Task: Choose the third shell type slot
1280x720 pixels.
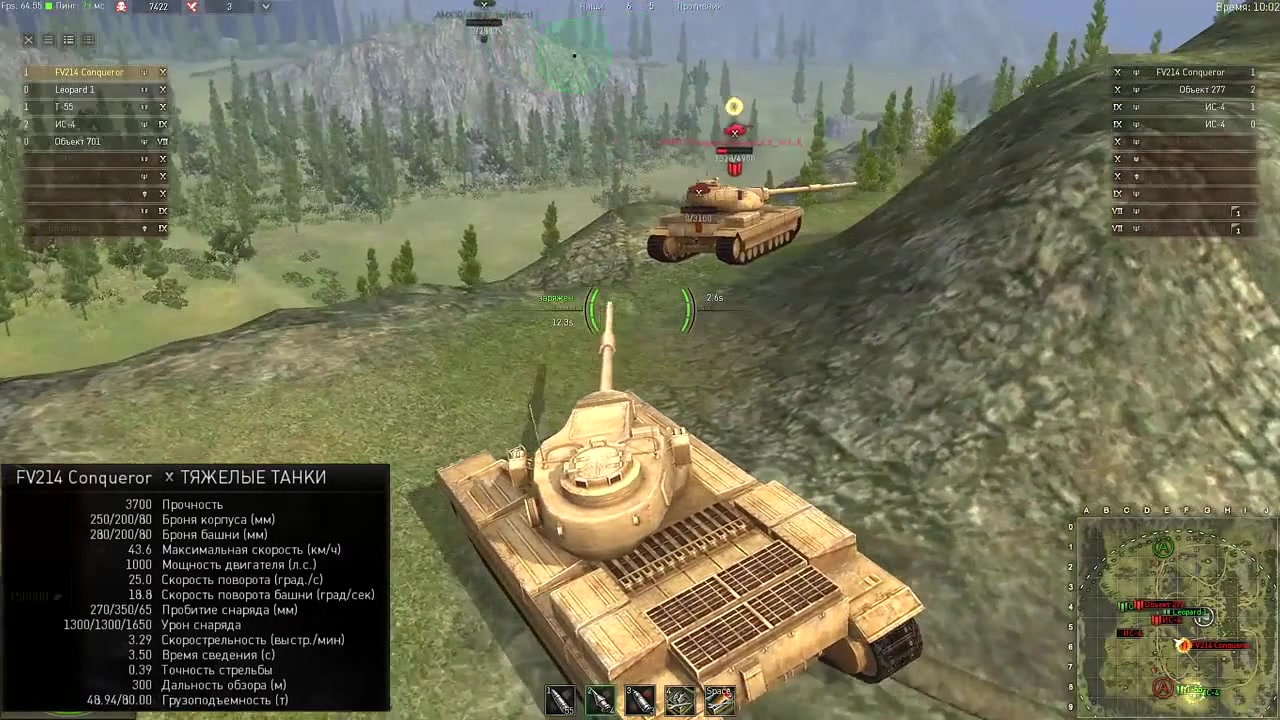Action: tap(640, 700)
